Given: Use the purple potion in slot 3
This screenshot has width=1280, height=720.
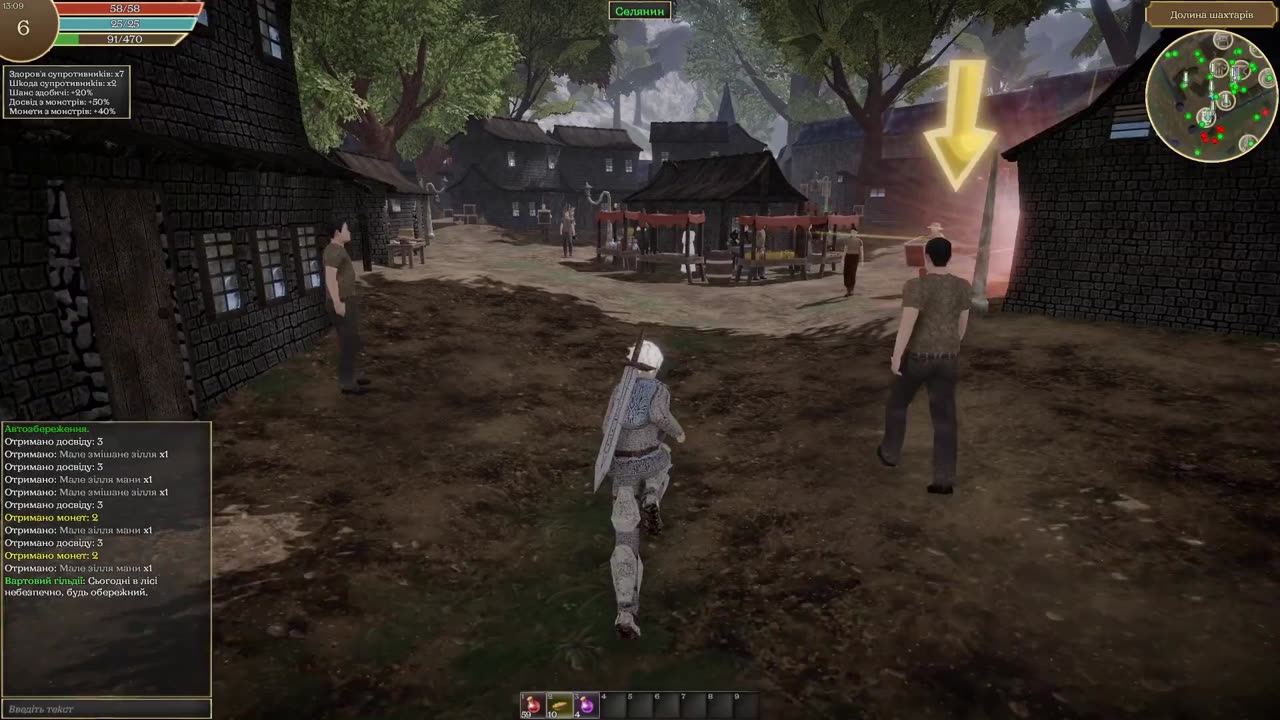Looking at the screenshot, I should click(x=586, y=704).
